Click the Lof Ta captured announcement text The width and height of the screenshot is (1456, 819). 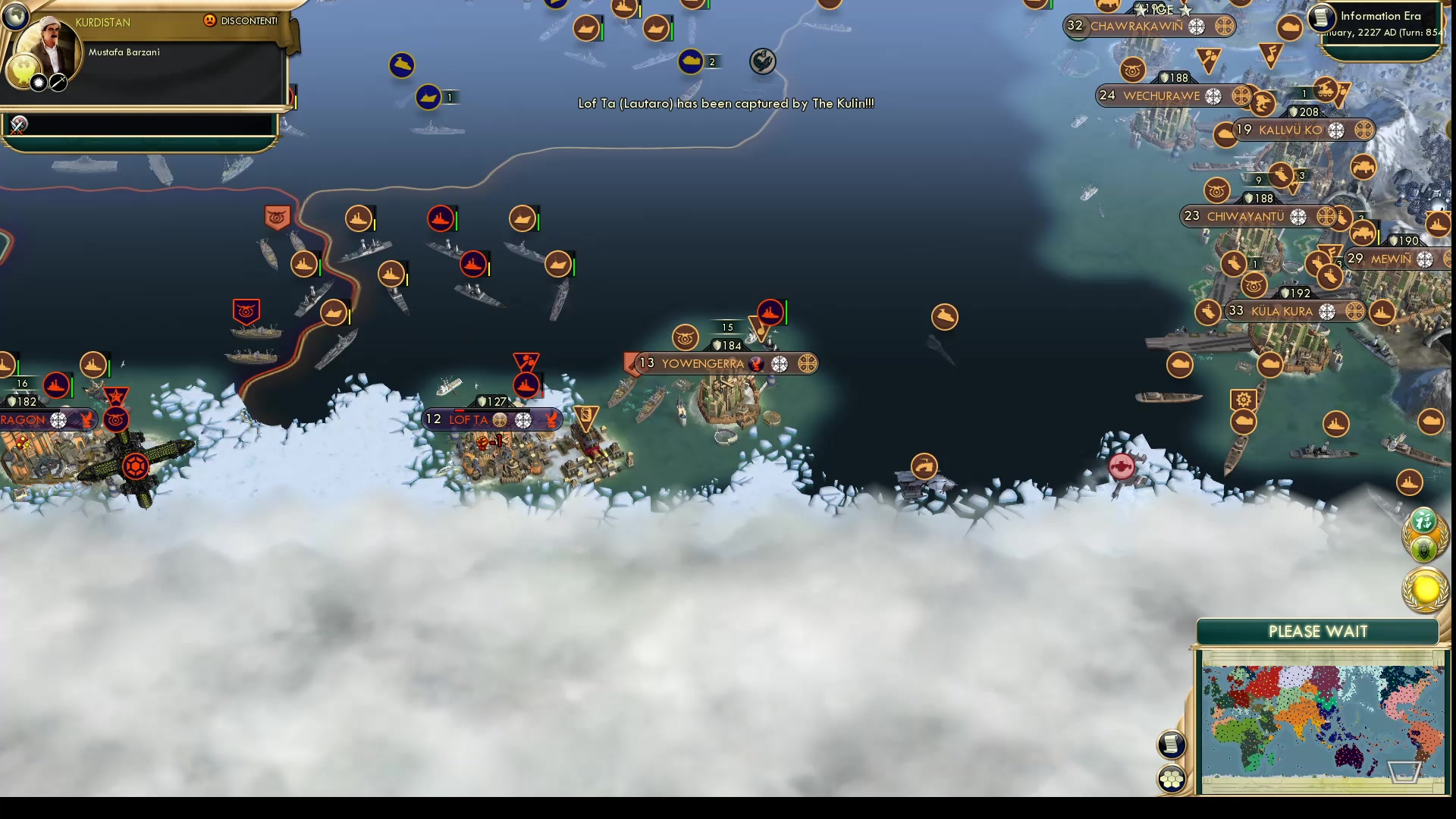coord(726,104)
